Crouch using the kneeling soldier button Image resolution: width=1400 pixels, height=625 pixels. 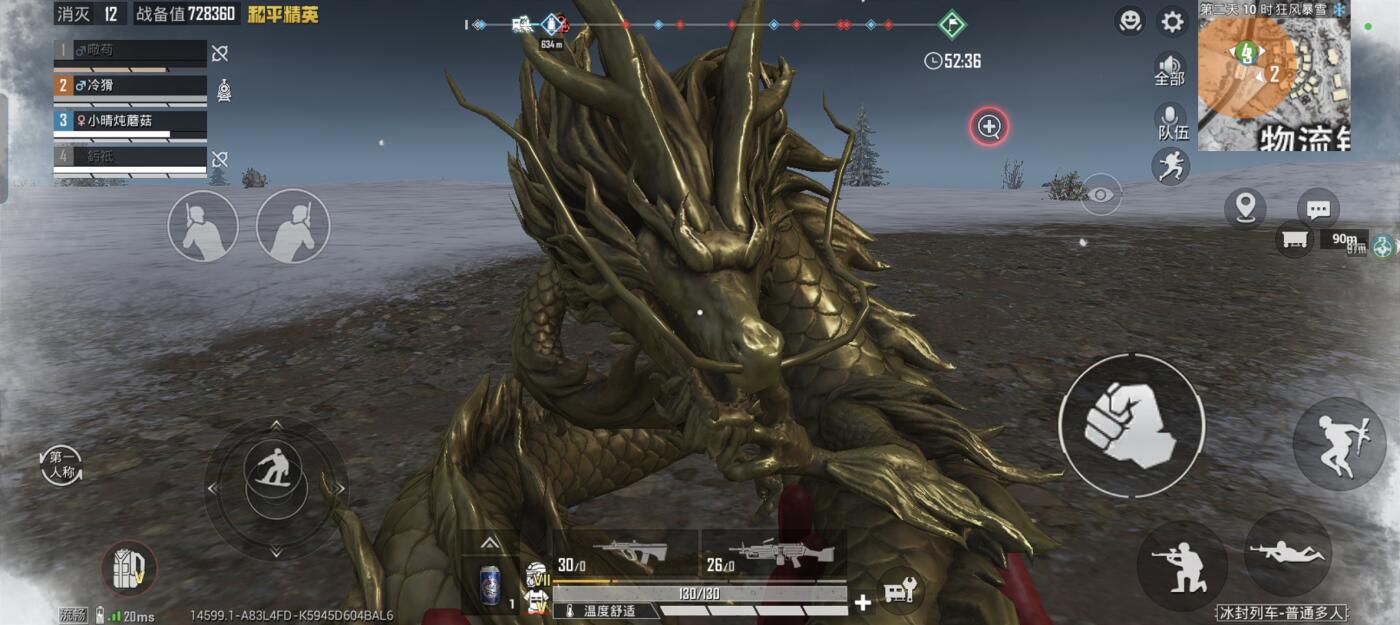coord(1181,565)
